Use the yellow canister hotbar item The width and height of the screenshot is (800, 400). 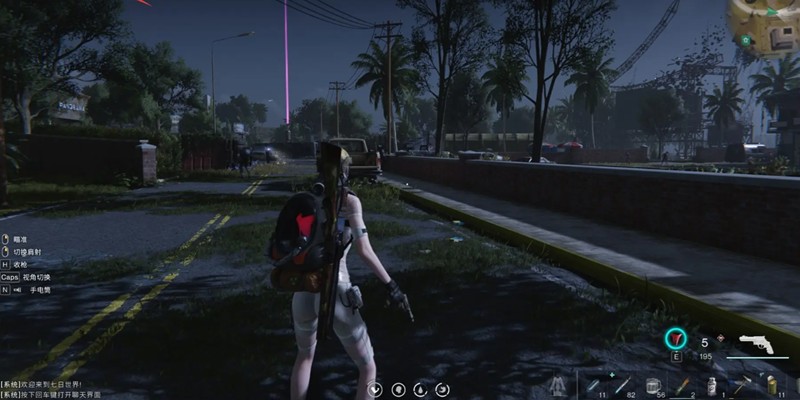pyautogui.click(x=771, y=385)
